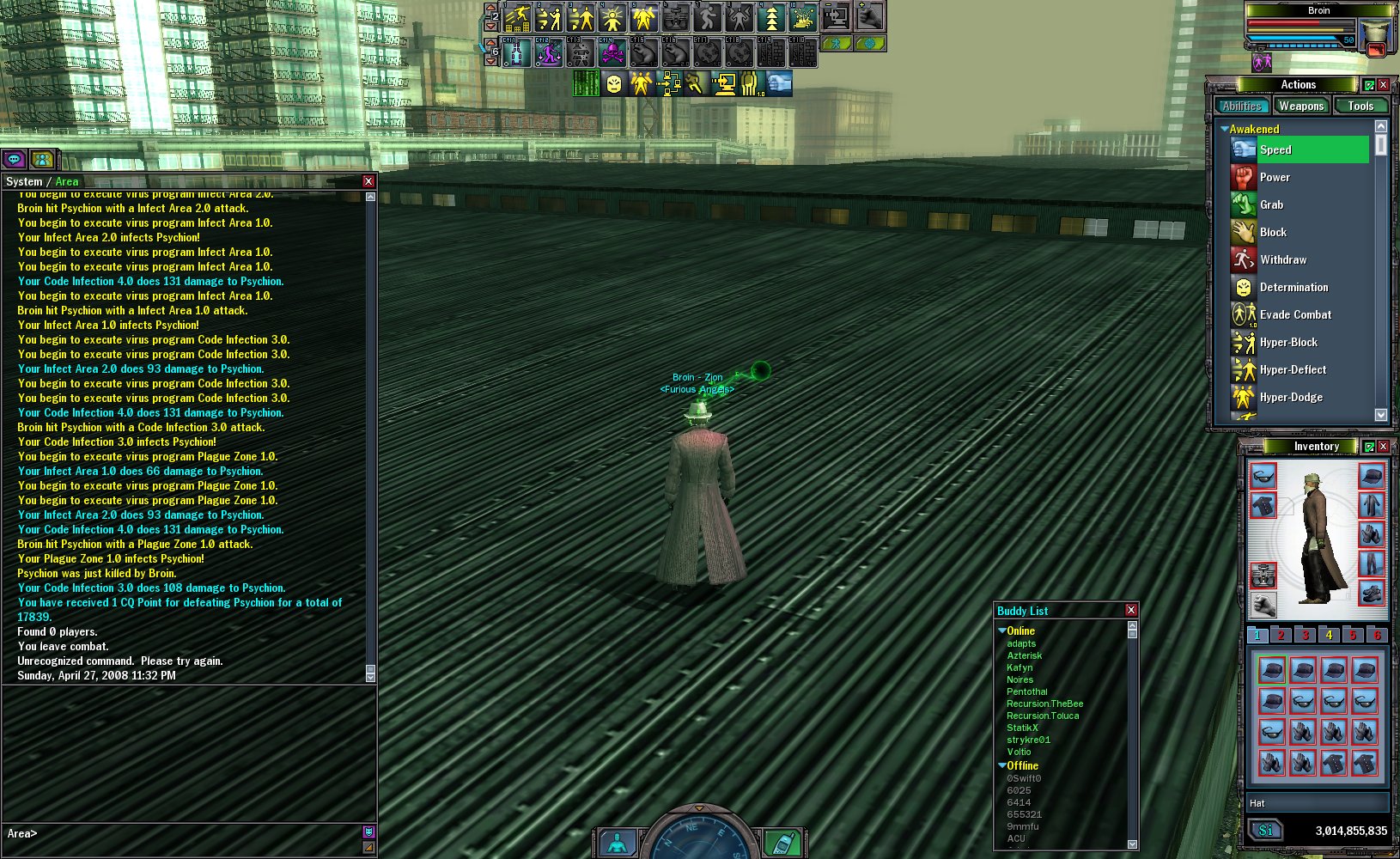Viewport: 1400px width, 859px height.
Task: Click the Withdraw ability
Action: [x=1282, y=259]
